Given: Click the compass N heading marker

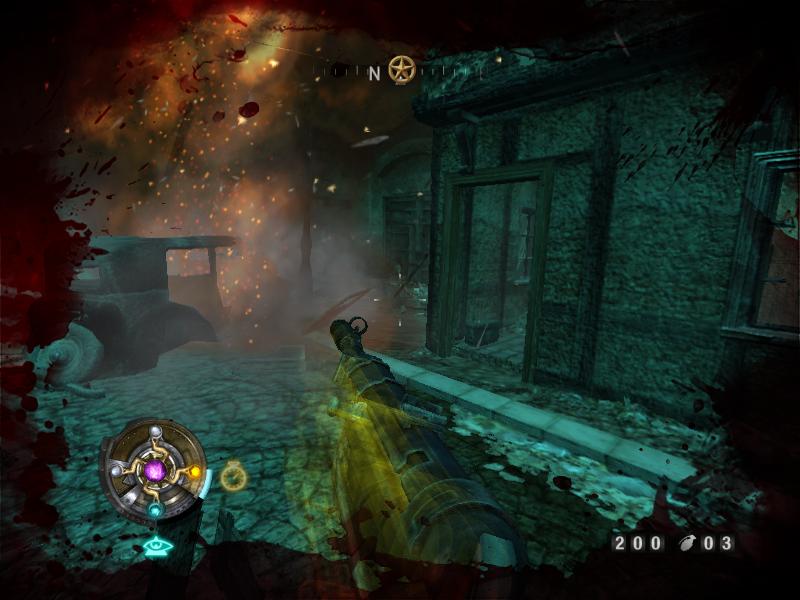Looking at the screenshot, I should (x=374, y=72).
